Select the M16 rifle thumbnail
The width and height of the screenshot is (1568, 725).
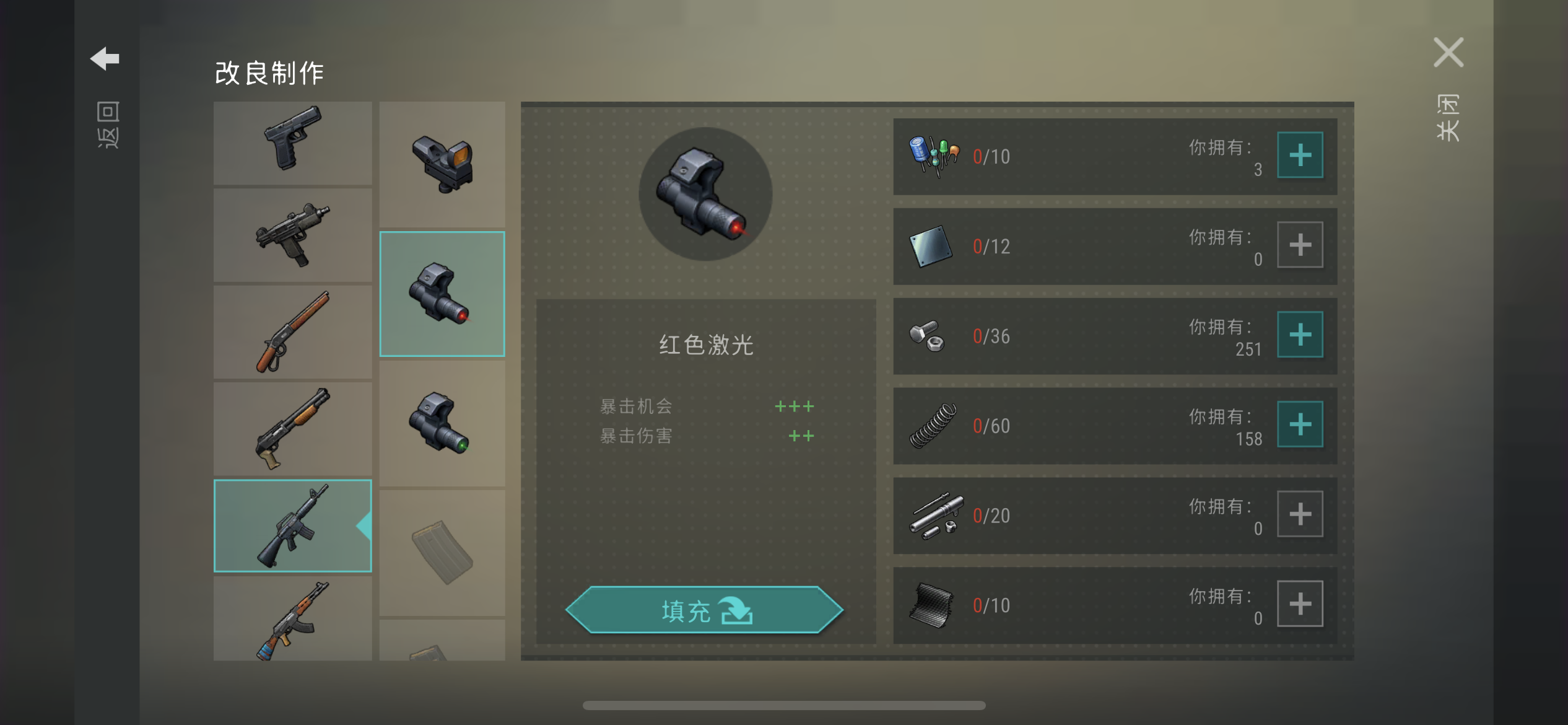click(x=292, y=525)
